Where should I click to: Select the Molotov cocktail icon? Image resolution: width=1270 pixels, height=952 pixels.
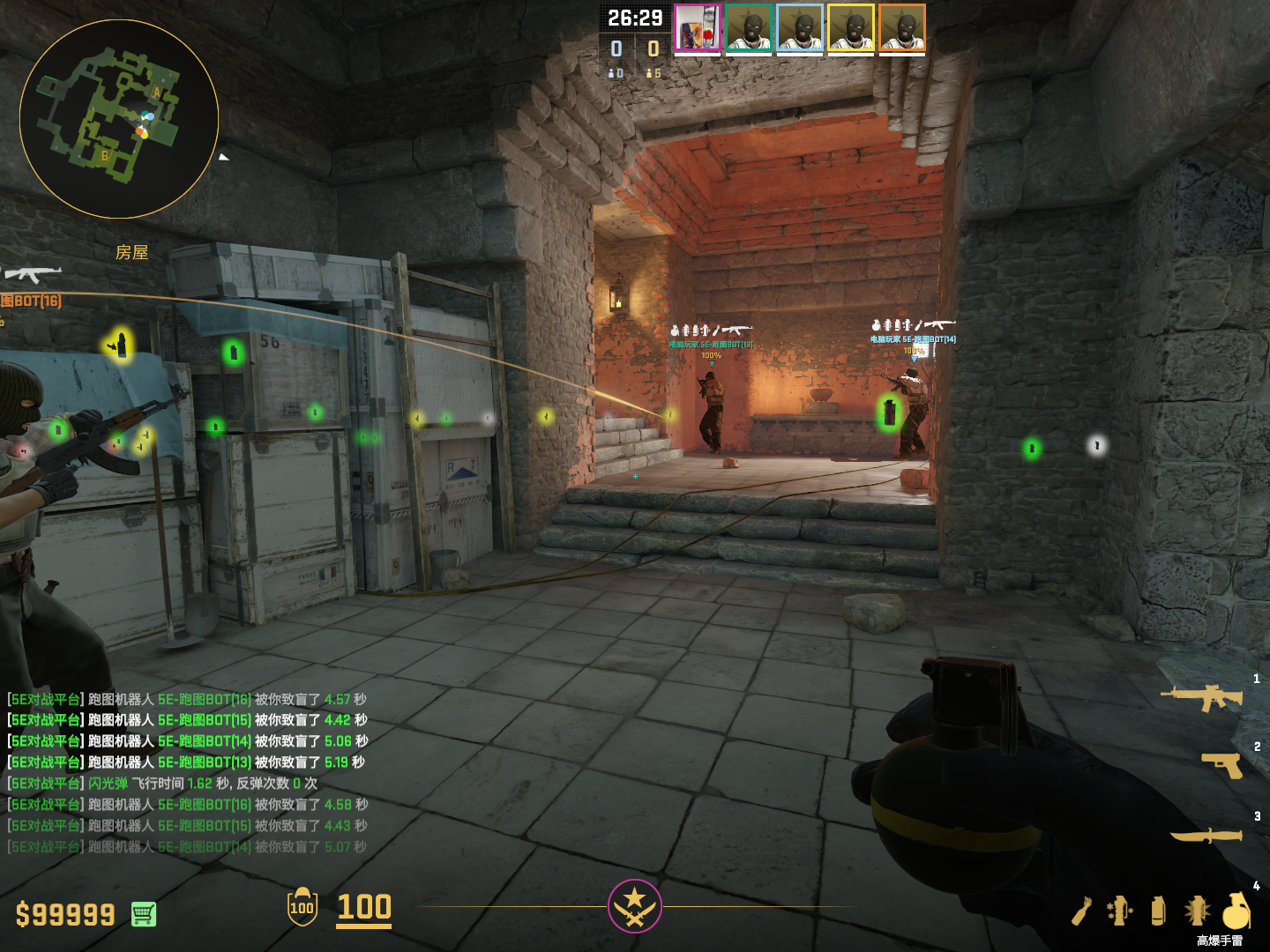pos(1082,911)
